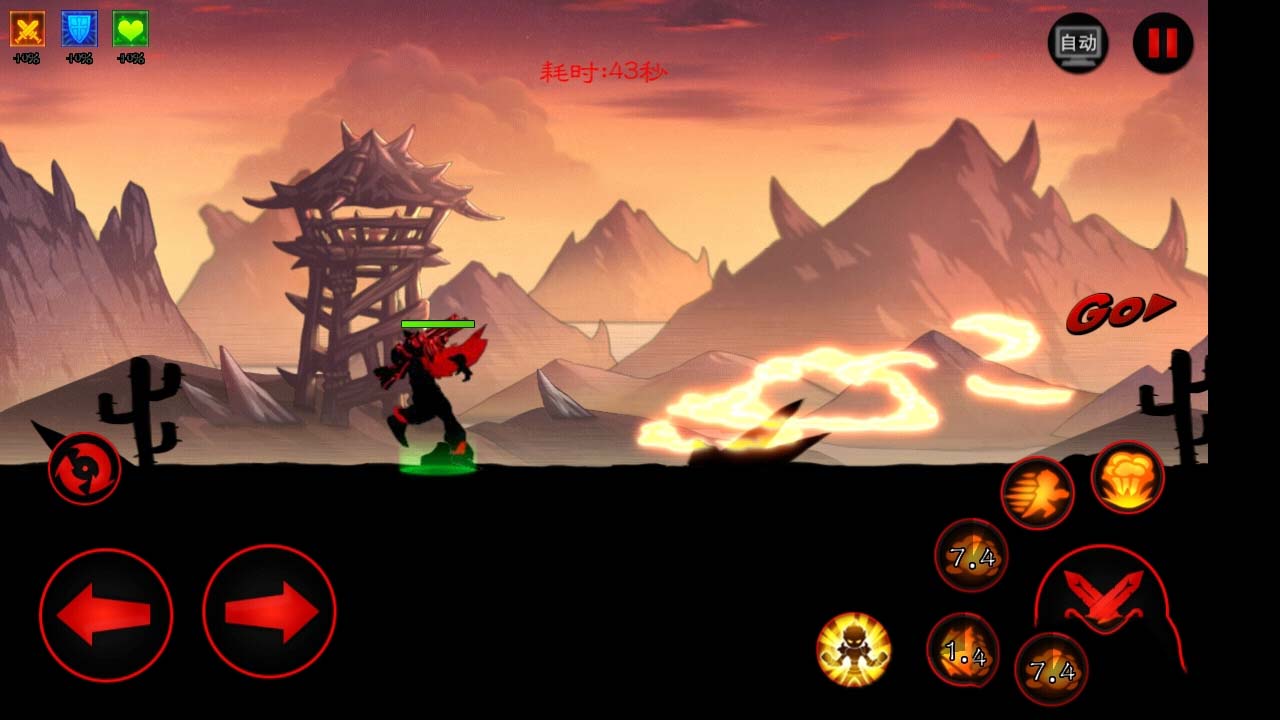Select the crossed swords attack buff icon
The height and width of the screenshot is (720, 1280).
(x=27, y=29)
